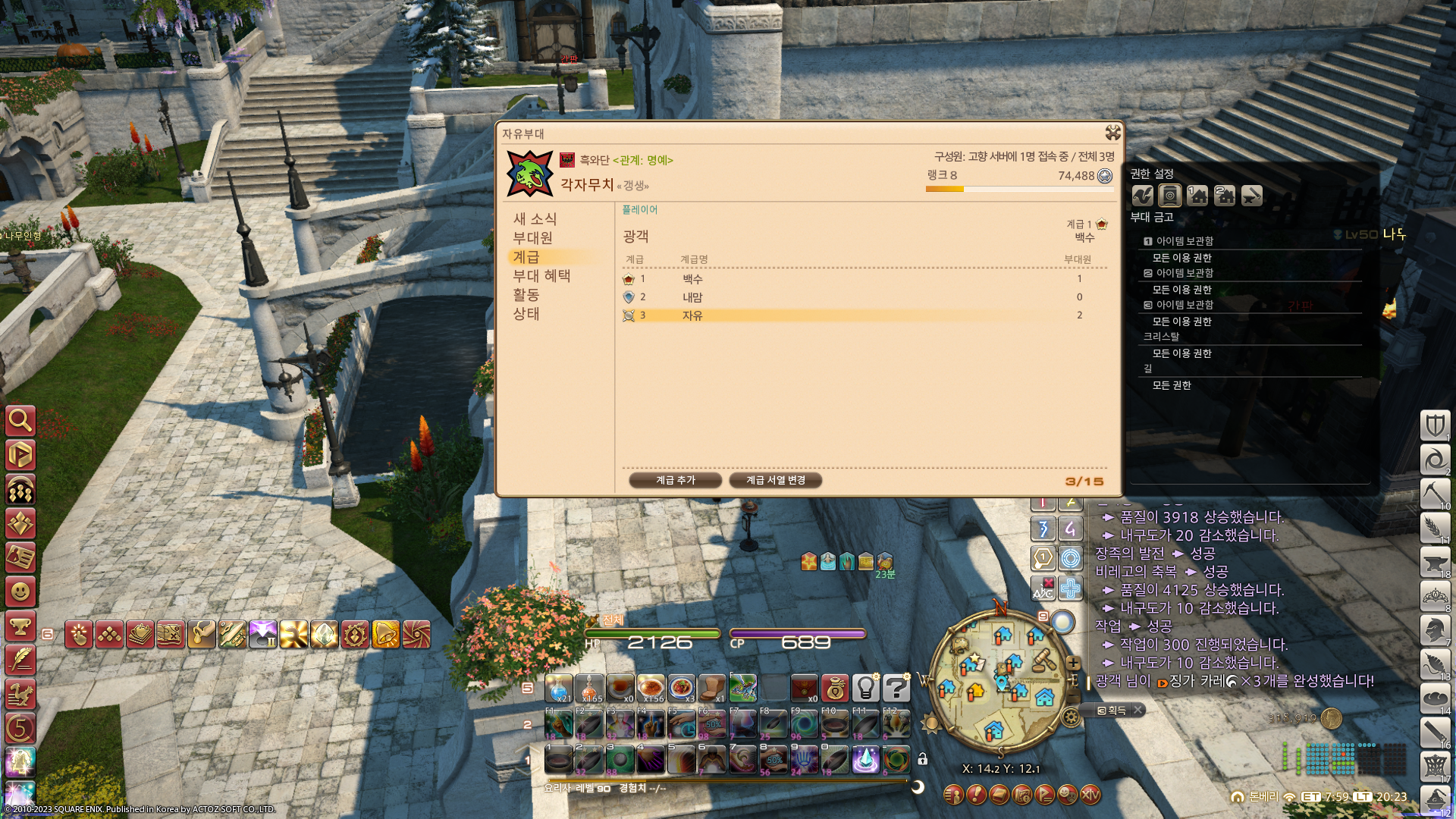Open the magnifying glass search icon
This screenshot has width=1456, height=819.
click(x=20, y=420)
